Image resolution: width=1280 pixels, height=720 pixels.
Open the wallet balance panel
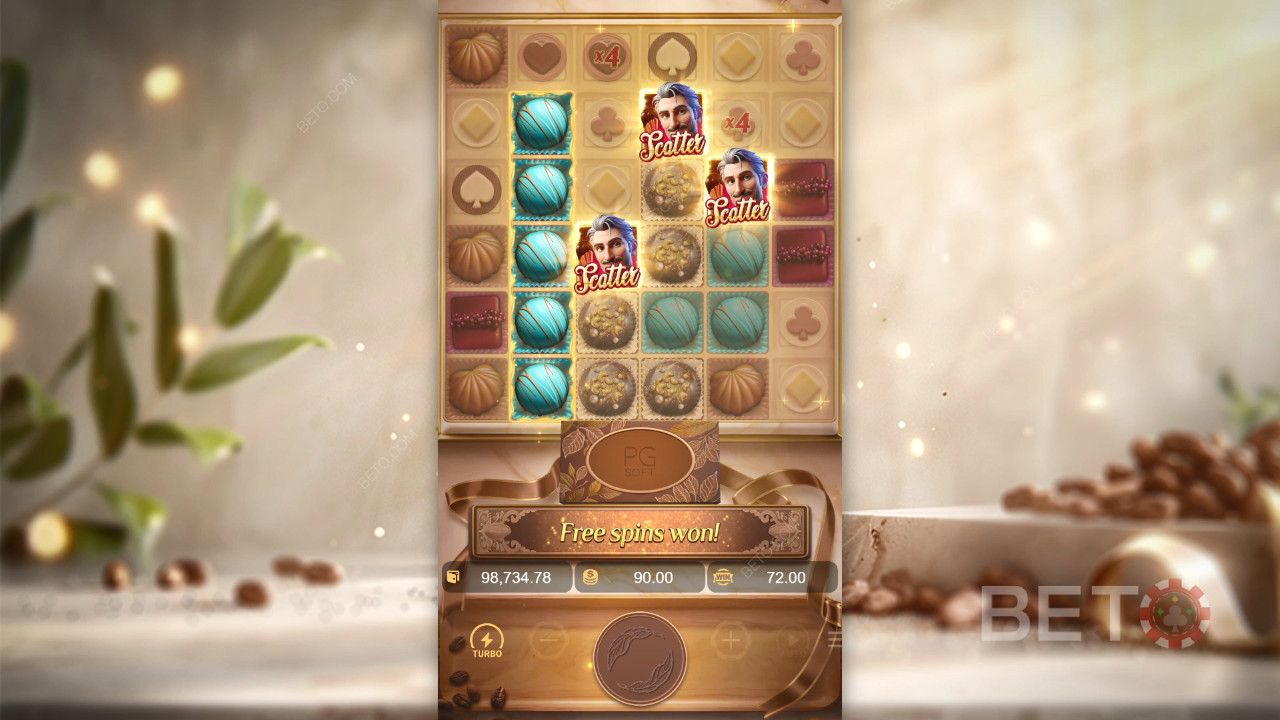click(507, 577)
